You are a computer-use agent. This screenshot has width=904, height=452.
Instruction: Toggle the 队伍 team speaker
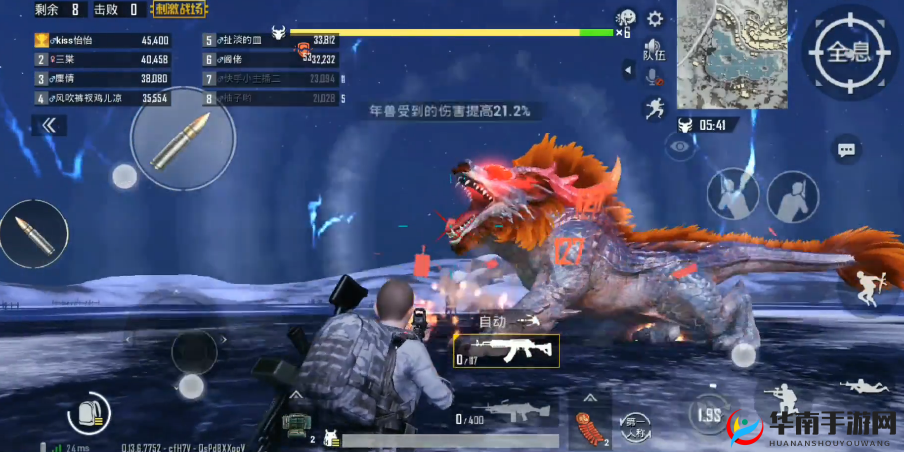pos(653,50)
